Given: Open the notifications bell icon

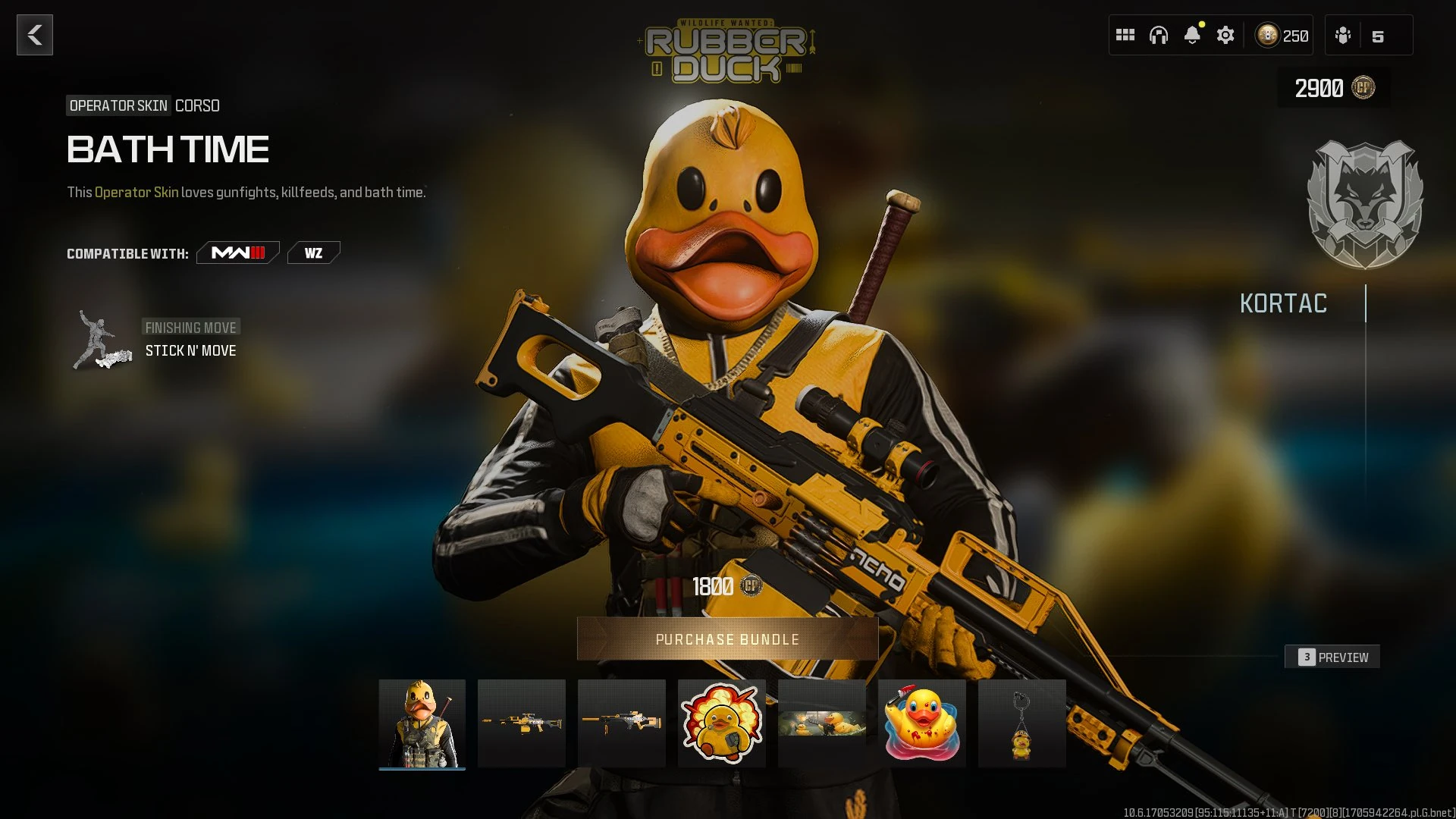Looking at the screenshot, I should (1192, 35).
